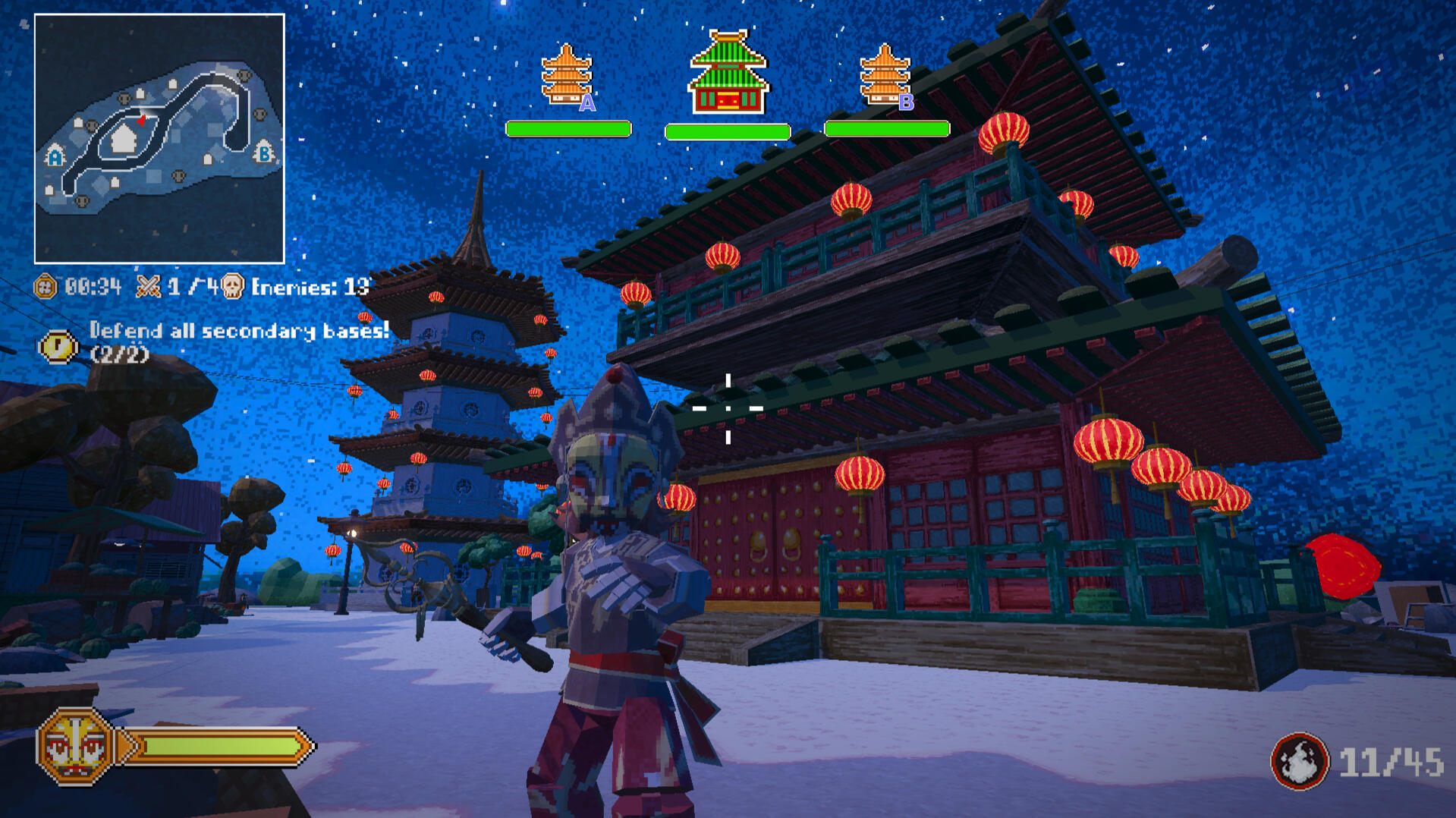
Task: Select base B marker on the minimap
Action: tap(263, 152)
